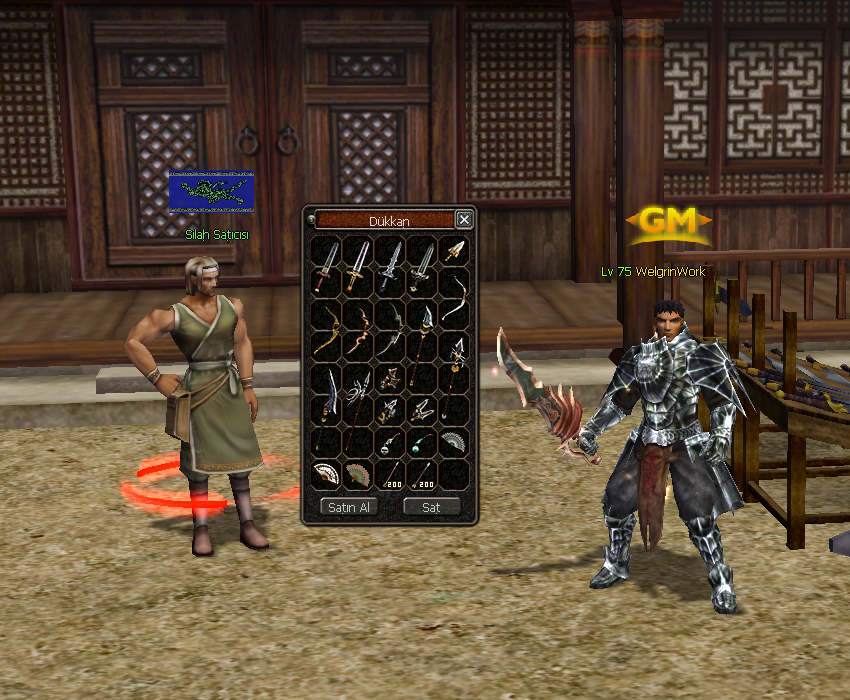
Task: Pick the pale cream folding fan
Action: pos(326,475)
